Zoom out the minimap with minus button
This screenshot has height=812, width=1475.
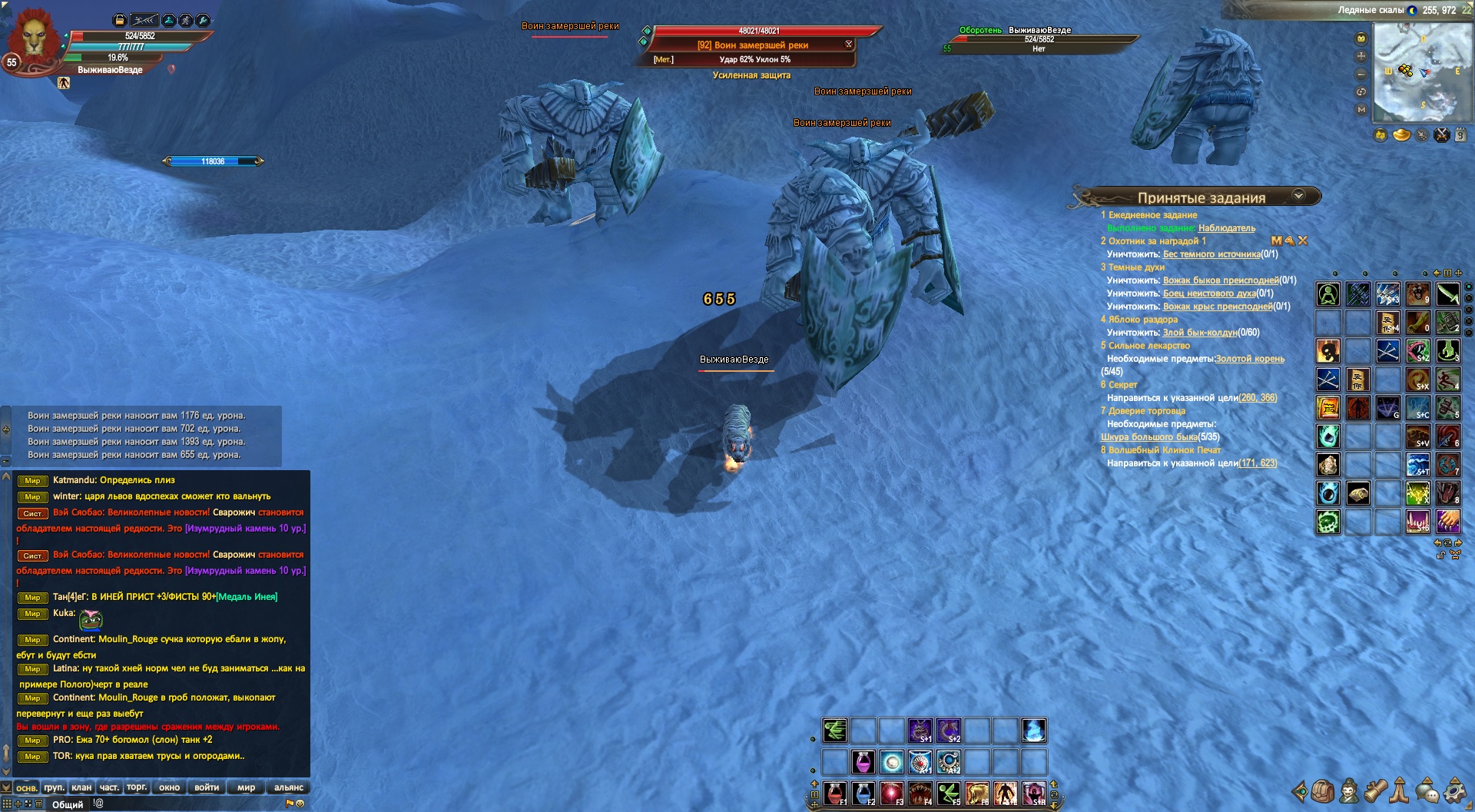point(1361,75)
